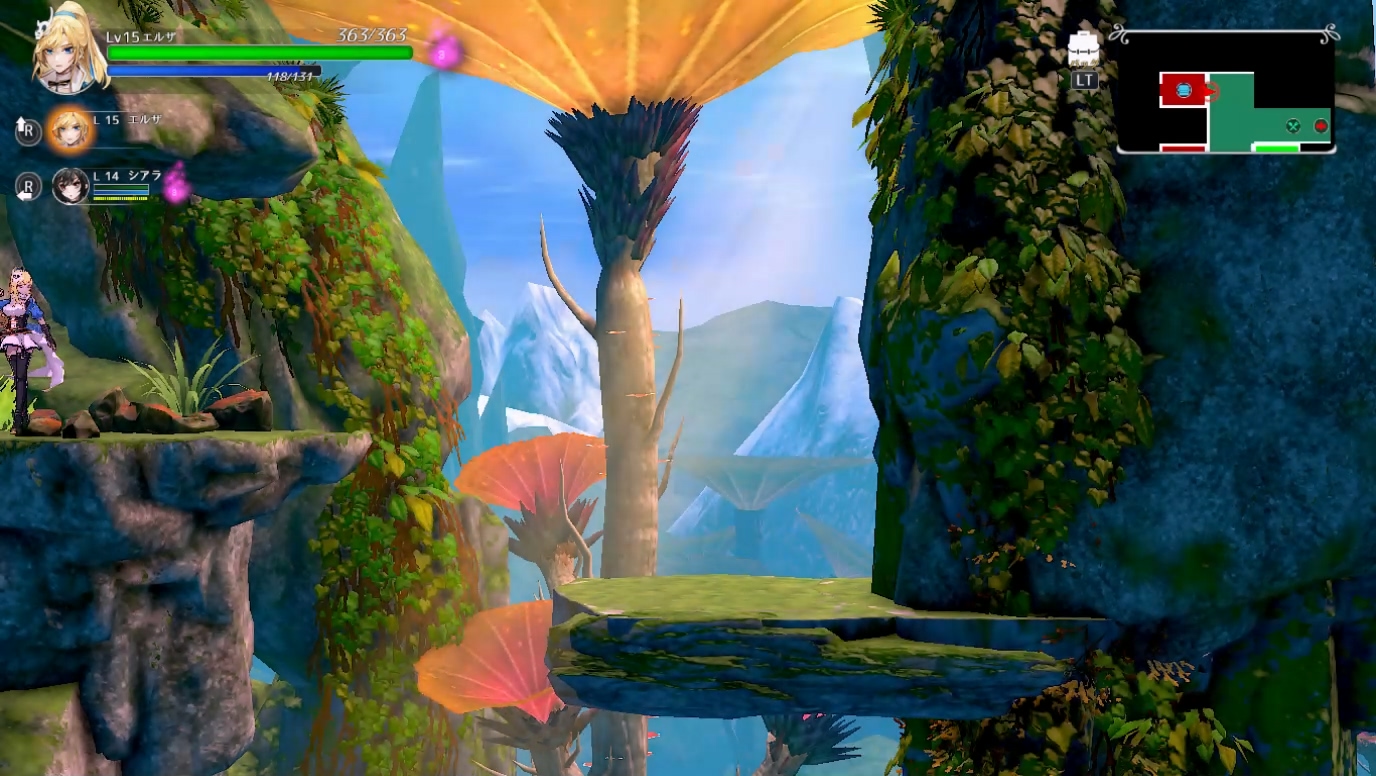Viewport: 1376px width, 776px height.
Task: Open the minimap
Action: (1226, 92)
